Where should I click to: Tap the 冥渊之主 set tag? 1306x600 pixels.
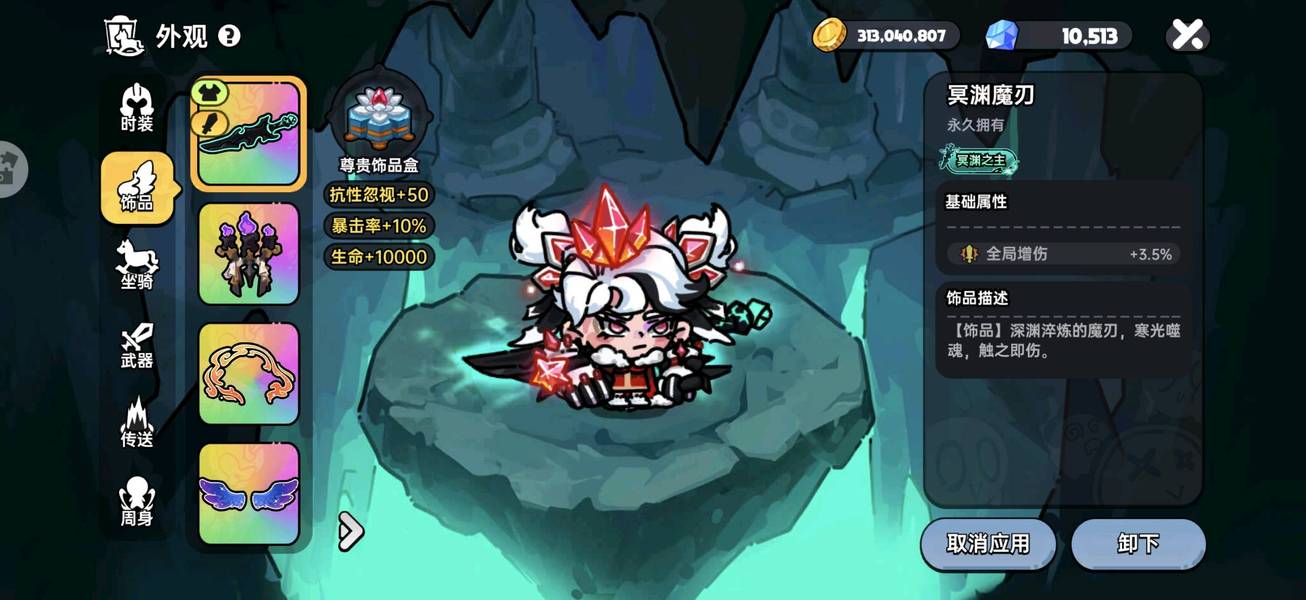[x=979, y=159]
